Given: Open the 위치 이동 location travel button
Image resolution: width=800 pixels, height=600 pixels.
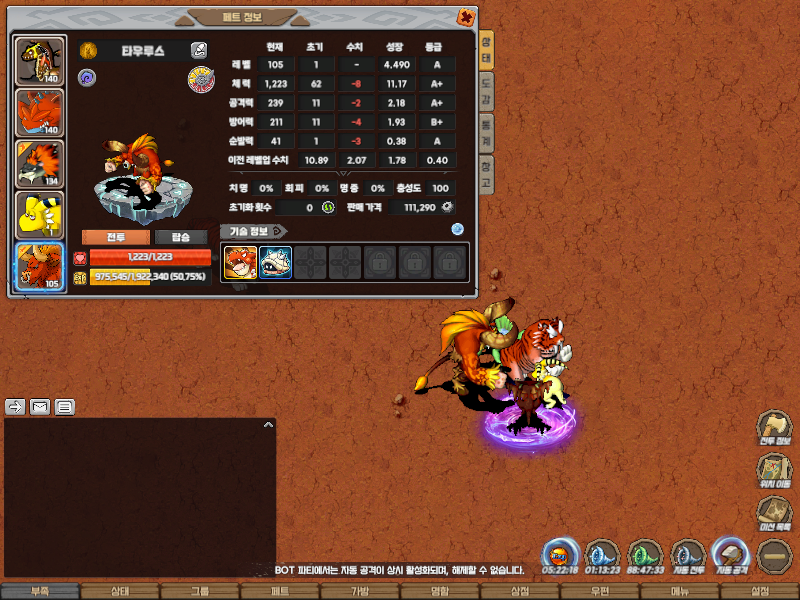Looking at the screenshot, I should 771,470.
